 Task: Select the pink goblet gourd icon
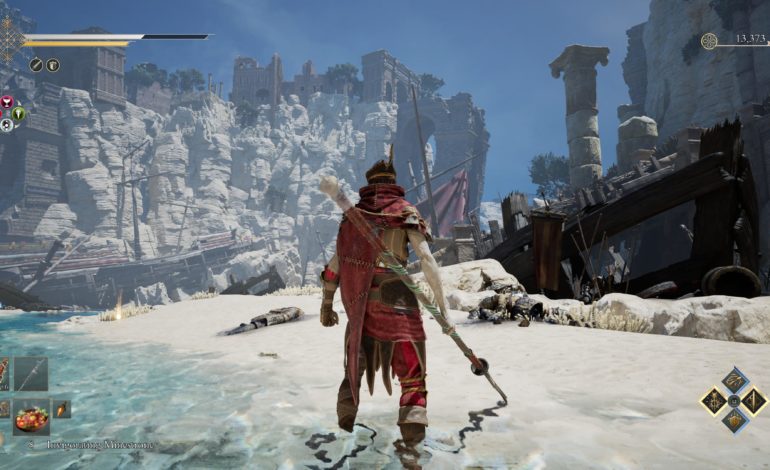coord(6,103)
